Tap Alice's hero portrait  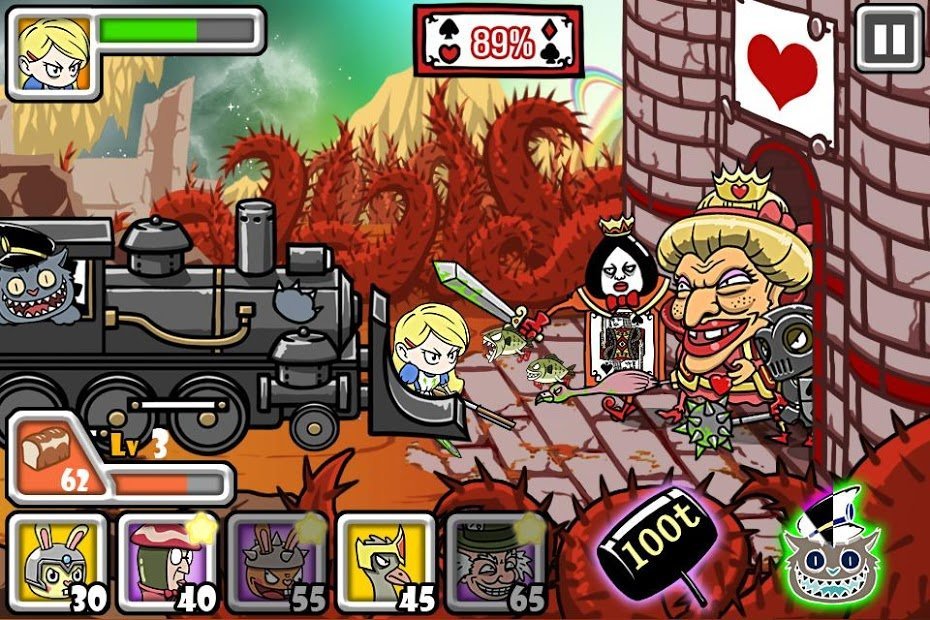pyautogui.click(x=52, y=52)
